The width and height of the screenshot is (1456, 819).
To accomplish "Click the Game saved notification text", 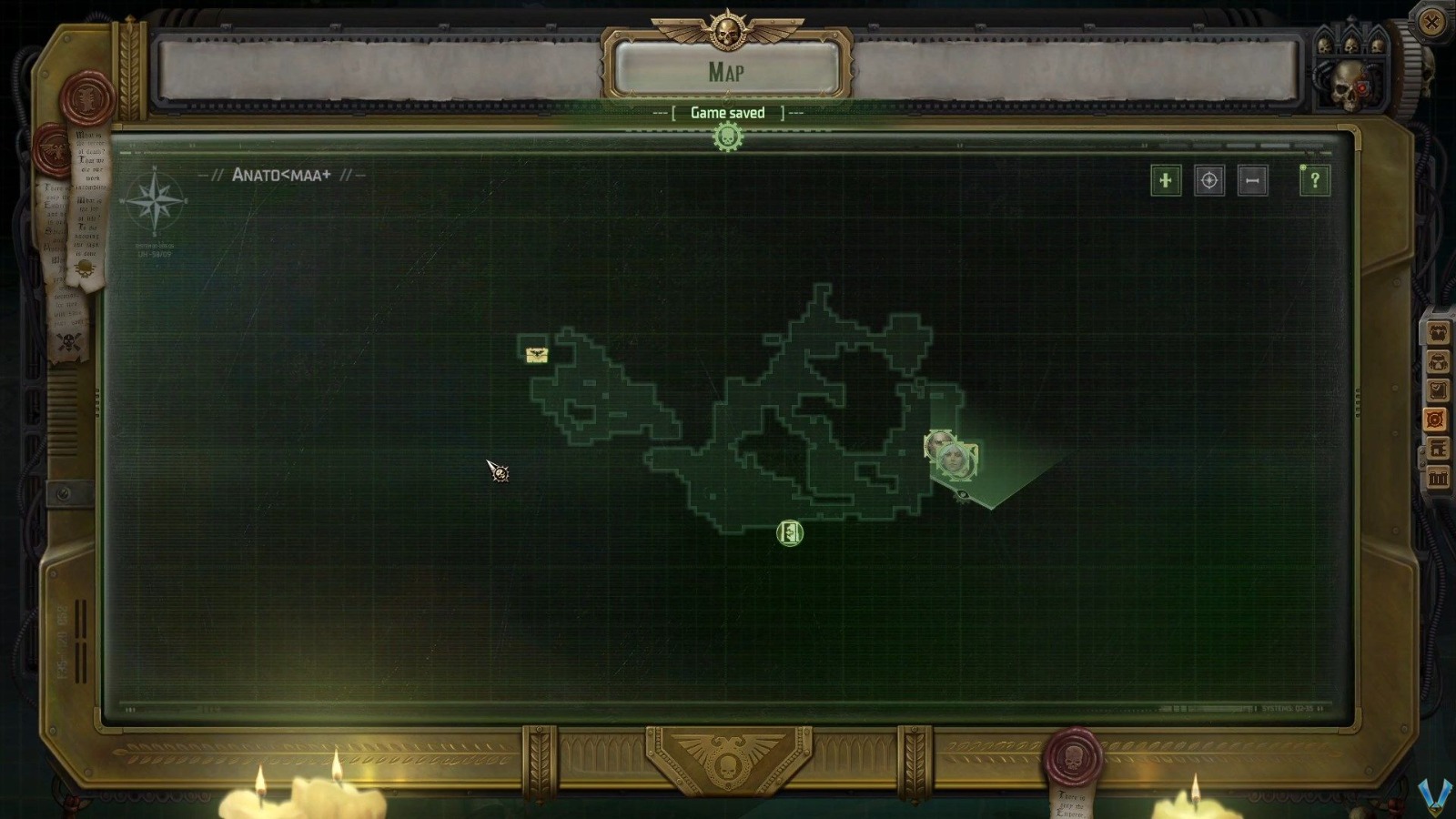I will tap(727, 111).
